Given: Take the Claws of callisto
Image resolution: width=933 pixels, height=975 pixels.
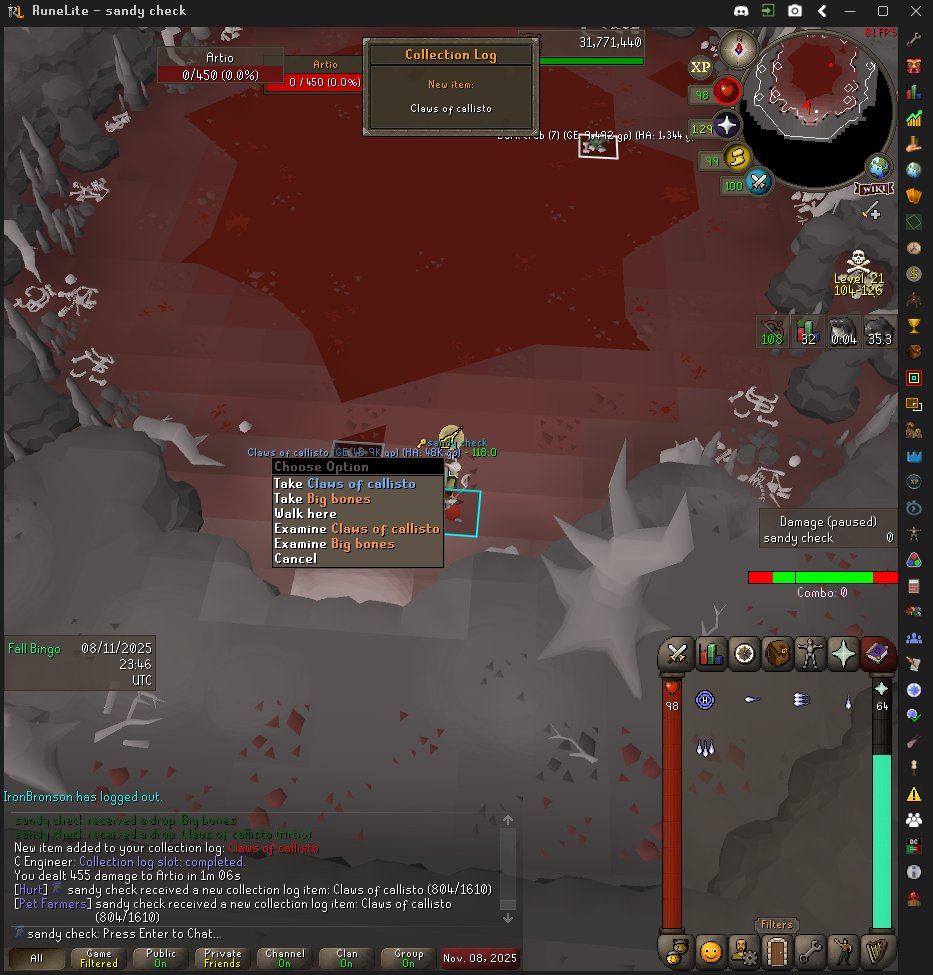Looking at the screenshot, I should coord(344,484).
